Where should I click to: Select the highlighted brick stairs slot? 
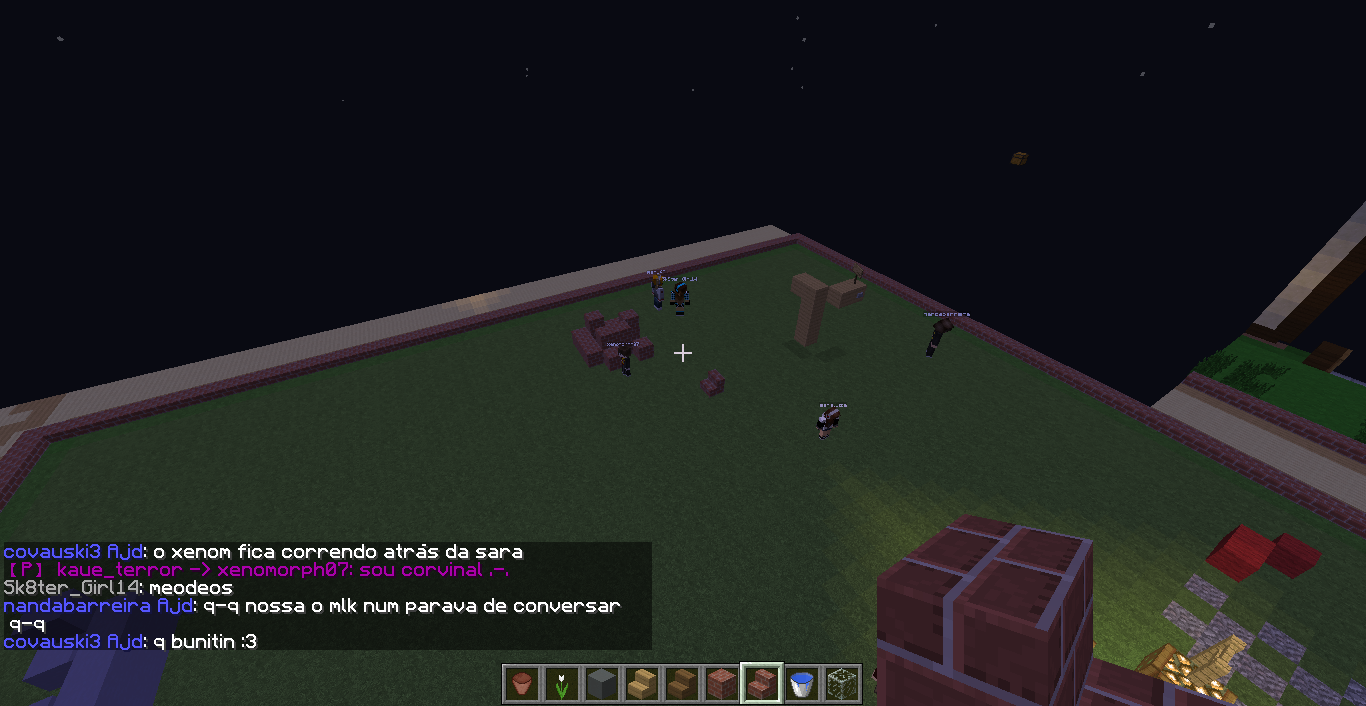click(761, 684)
